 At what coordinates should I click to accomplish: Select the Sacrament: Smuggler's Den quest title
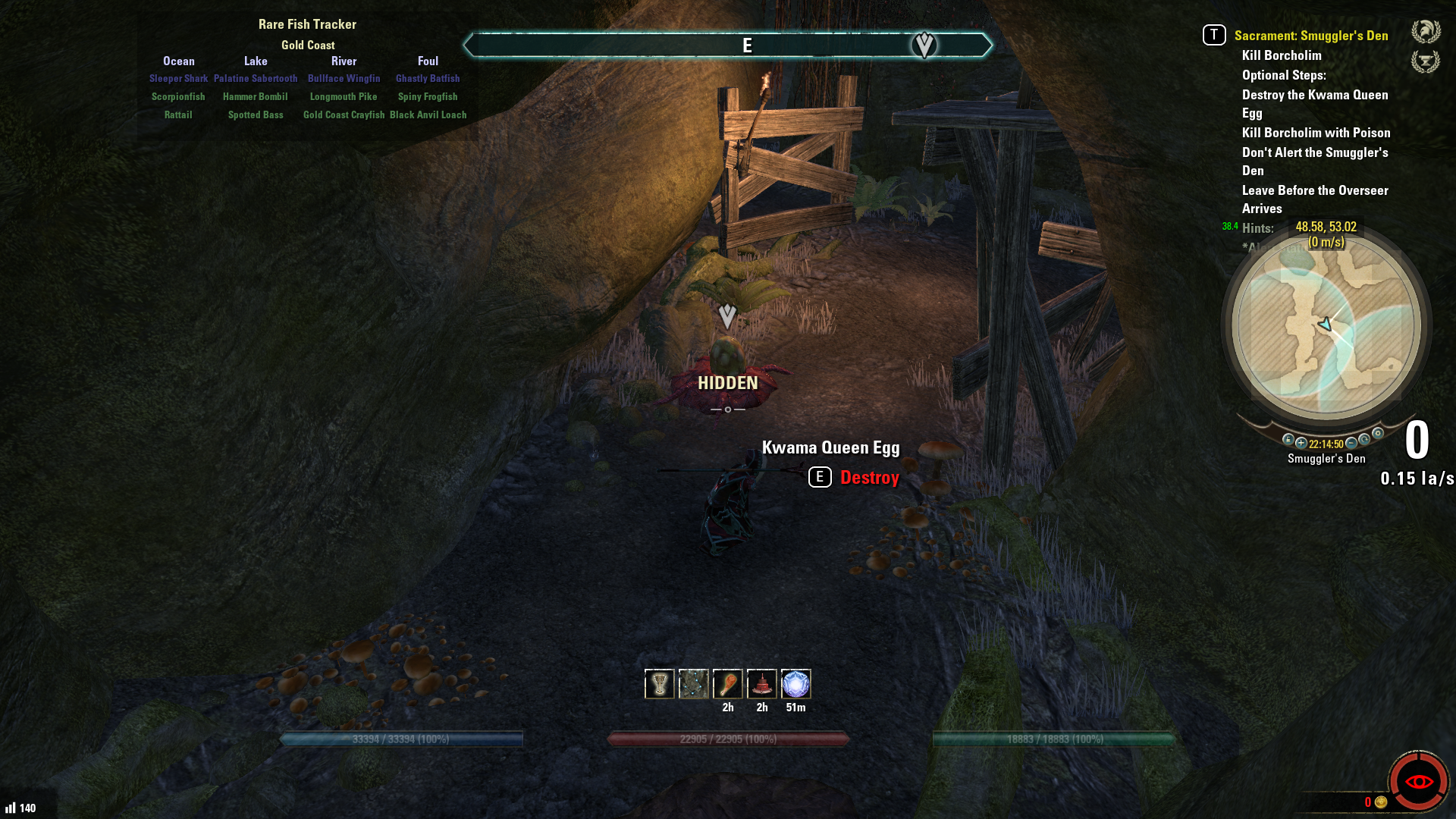click(x=1310, y=36)
